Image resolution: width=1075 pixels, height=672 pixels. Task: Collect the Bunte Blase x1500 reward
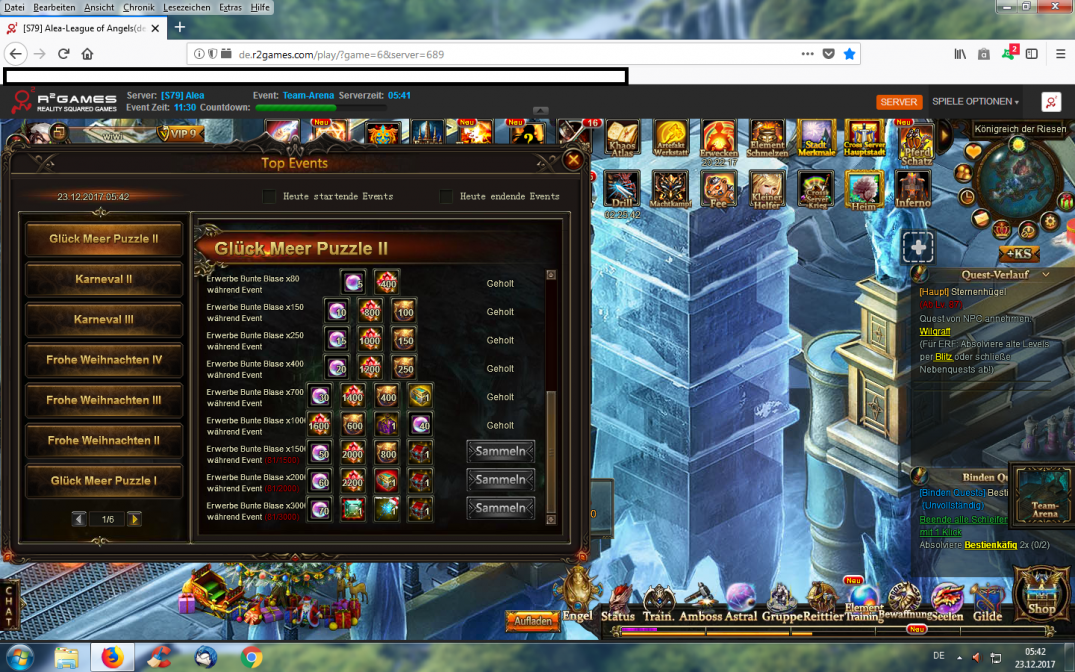point(500,452)
